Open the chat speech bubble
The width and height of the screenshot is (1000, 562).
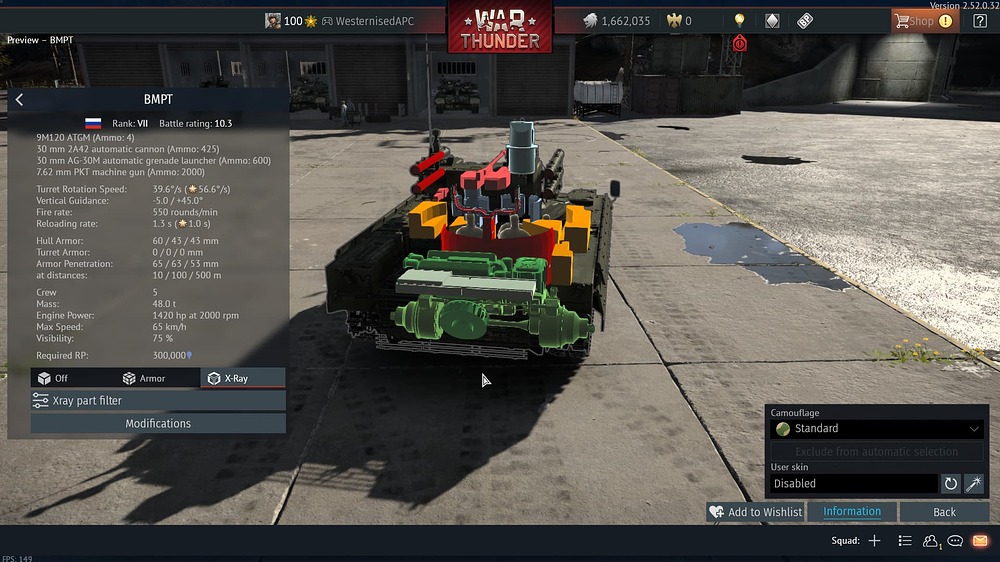(955, 541)
